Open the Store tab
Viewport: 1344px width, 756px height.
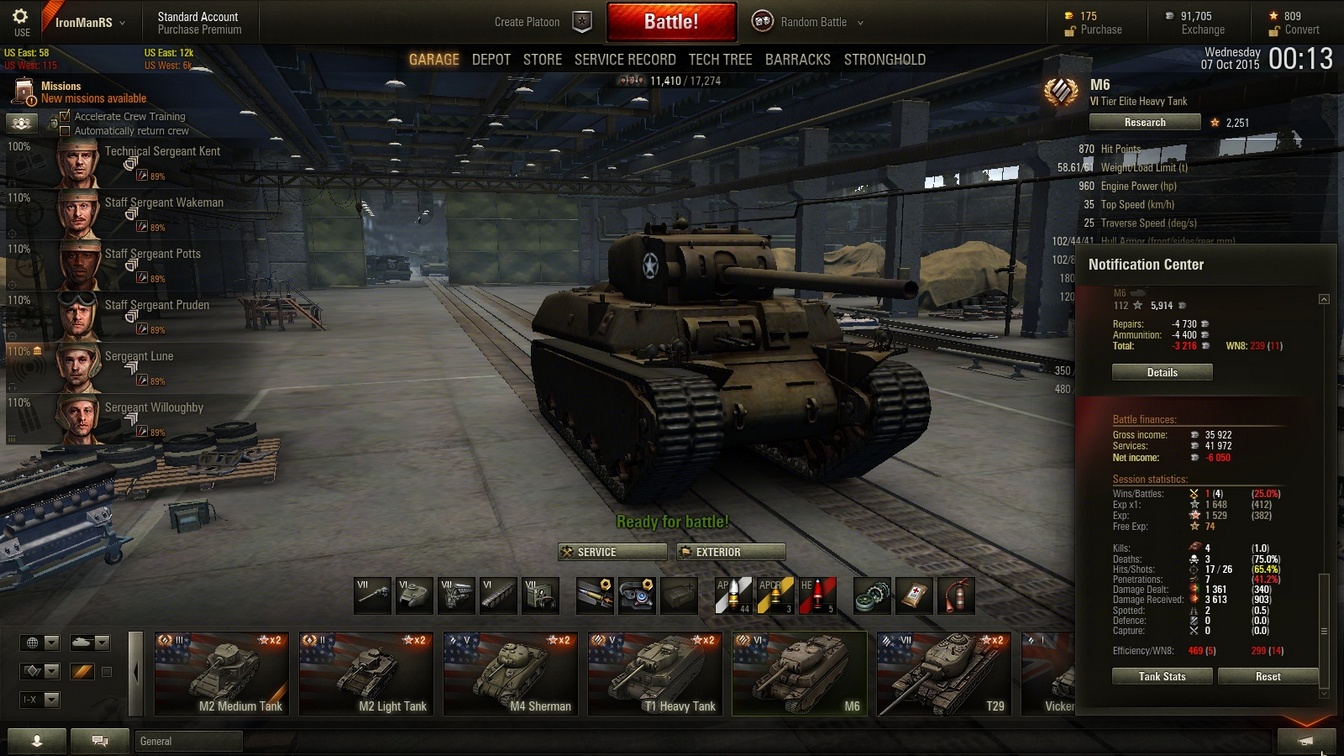coord(542,59)
